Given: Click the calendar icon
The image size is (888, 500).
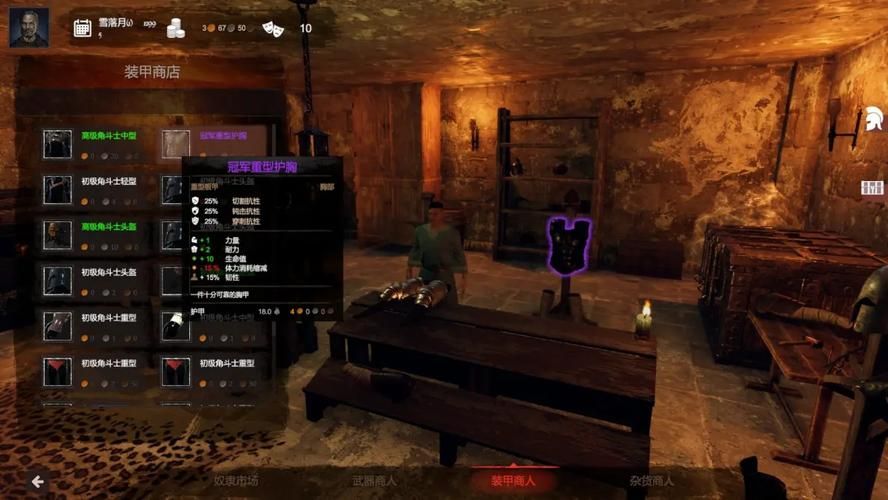Looking at the screenshot, I should [82, 28].
